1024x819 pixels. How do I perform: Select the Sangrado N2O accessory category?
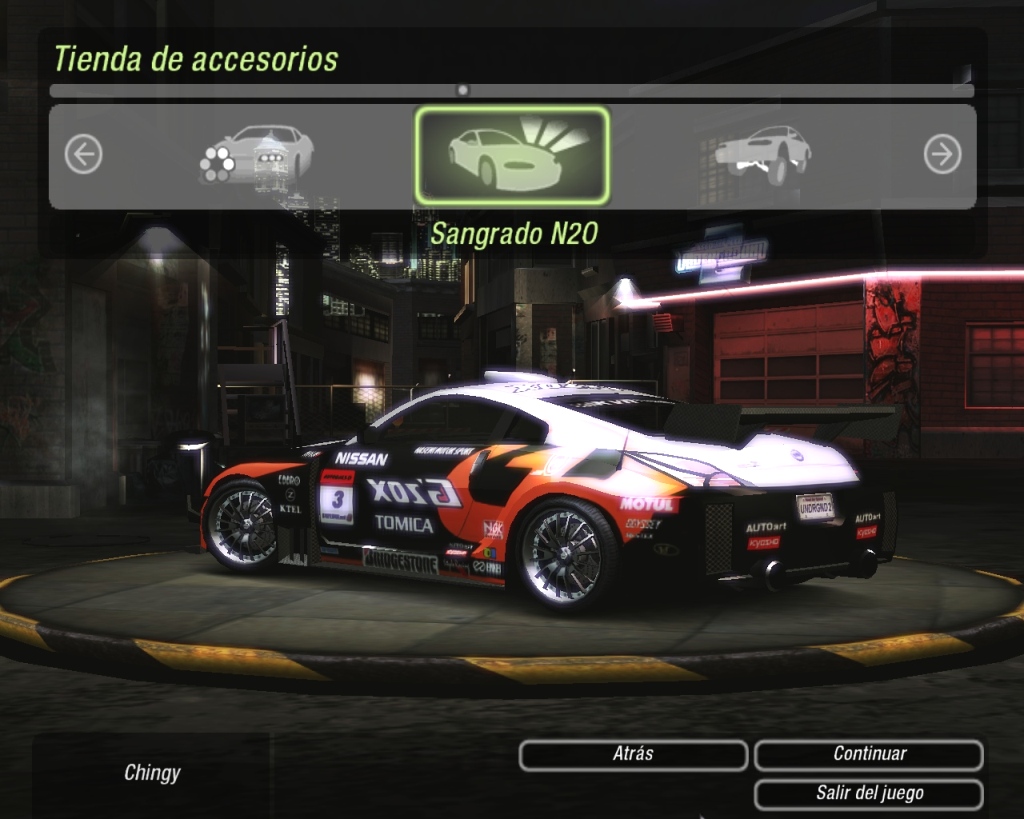click(512, 155)
